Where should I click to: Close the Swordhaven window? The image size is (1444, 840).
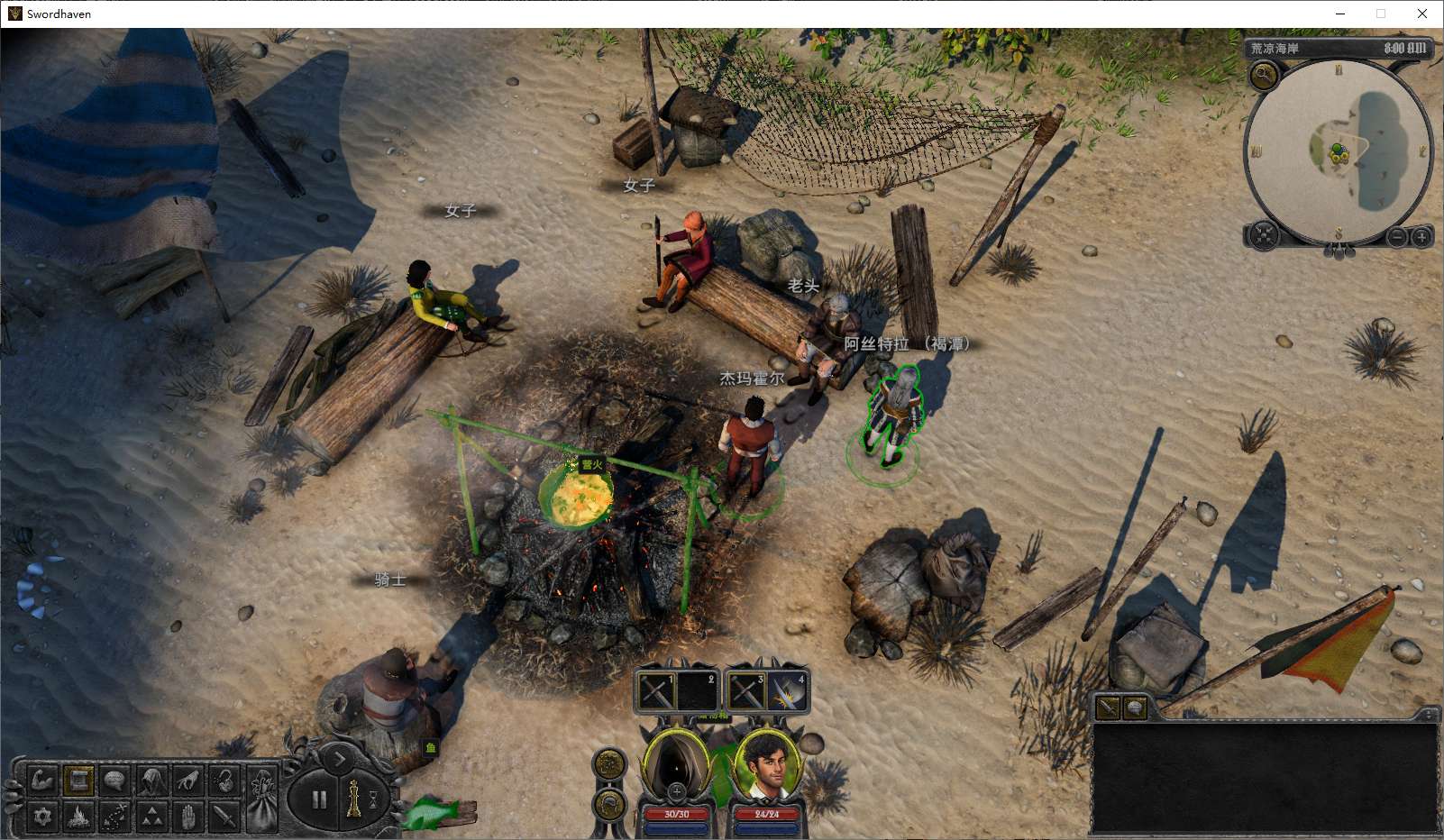tap(1422, 14)
